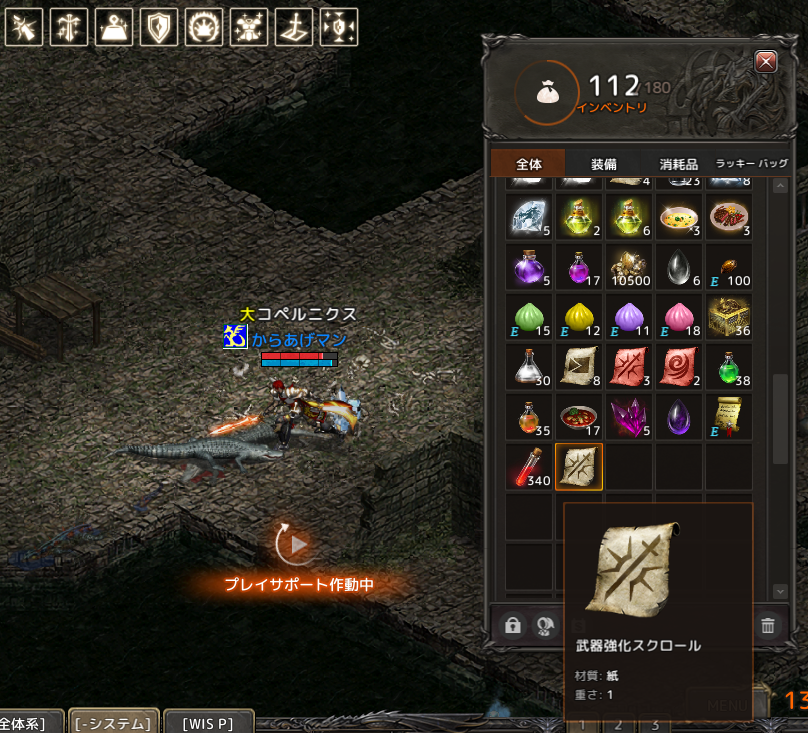The height and width of the screenshot is (733, 808).
Task: Select the steak plate food item
Action: tap(729, 217)
